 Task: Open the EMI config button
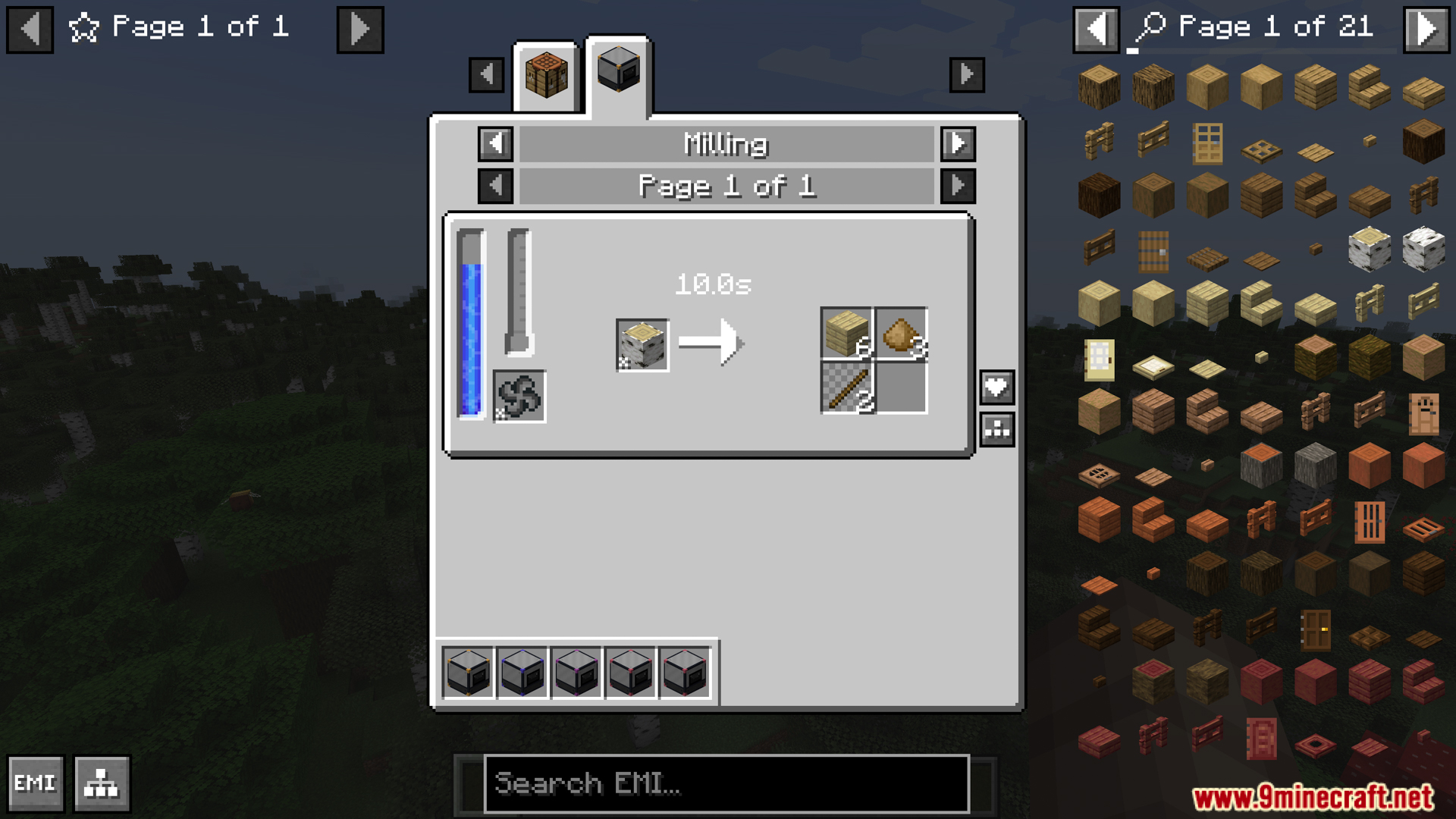pos(36,783)
